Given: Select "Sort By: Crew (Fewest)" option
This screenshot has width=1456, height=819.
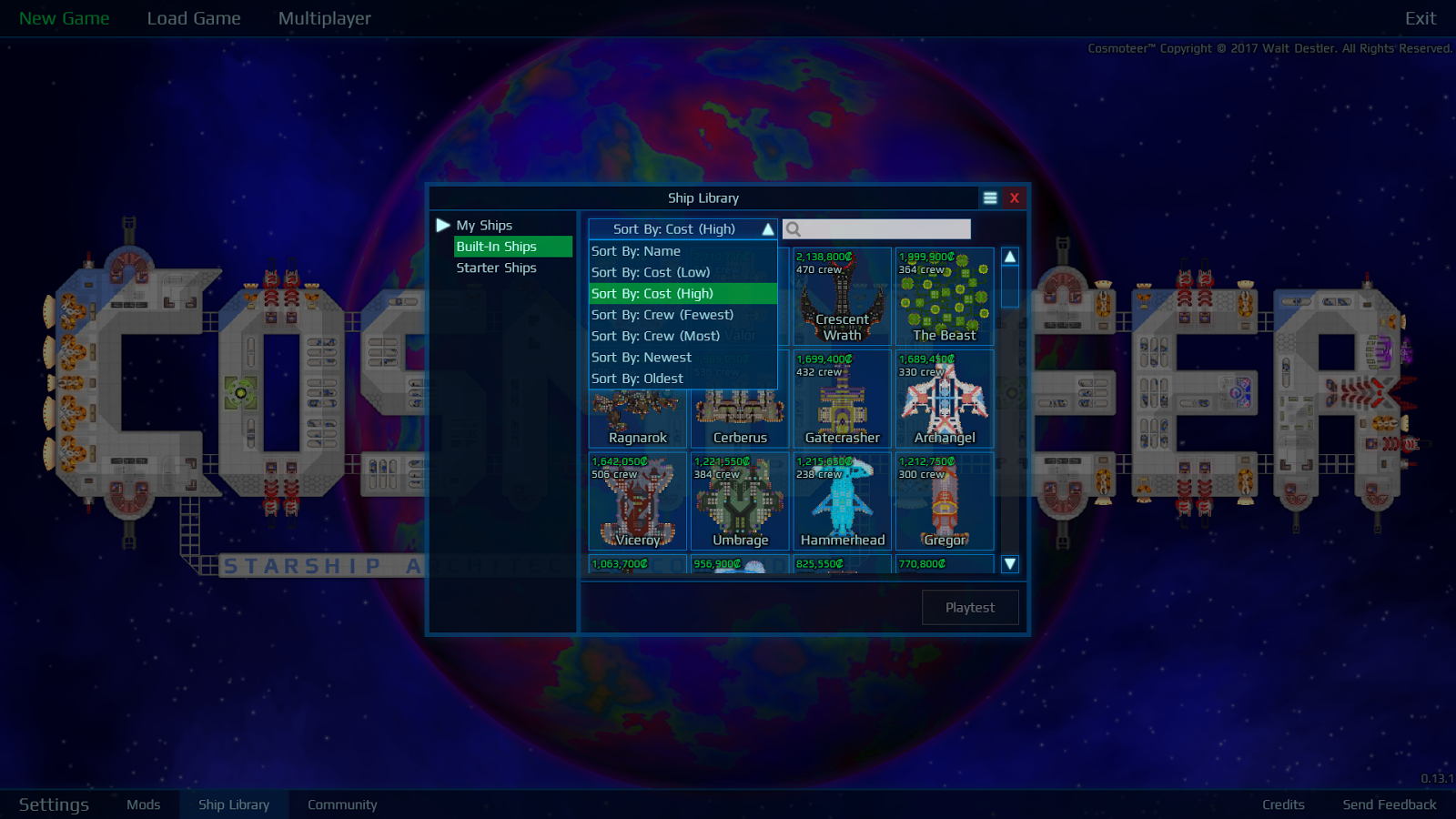Looking at the screenshot, I should pos(662,315).
